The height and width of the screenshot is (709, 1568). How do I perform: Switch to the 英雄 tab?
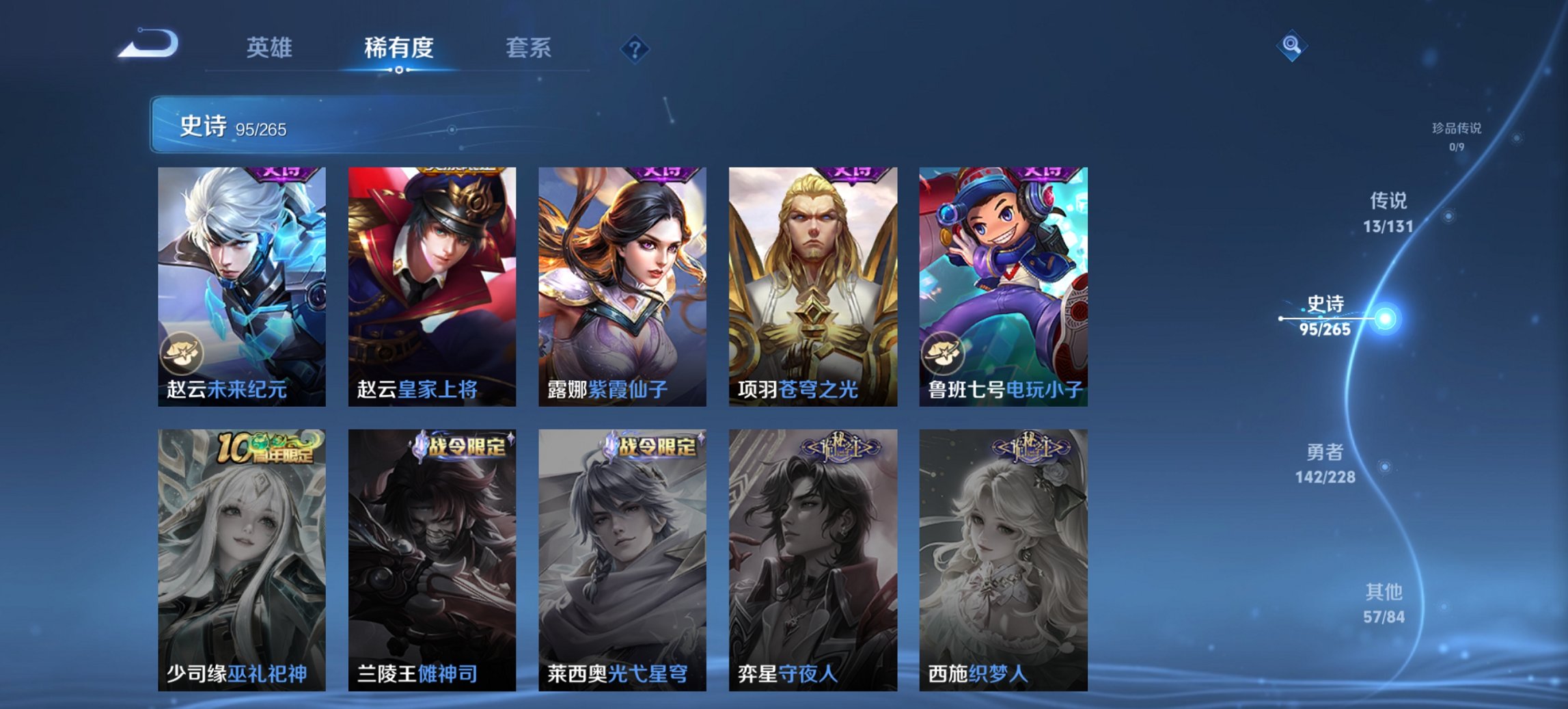click(270, 47)
